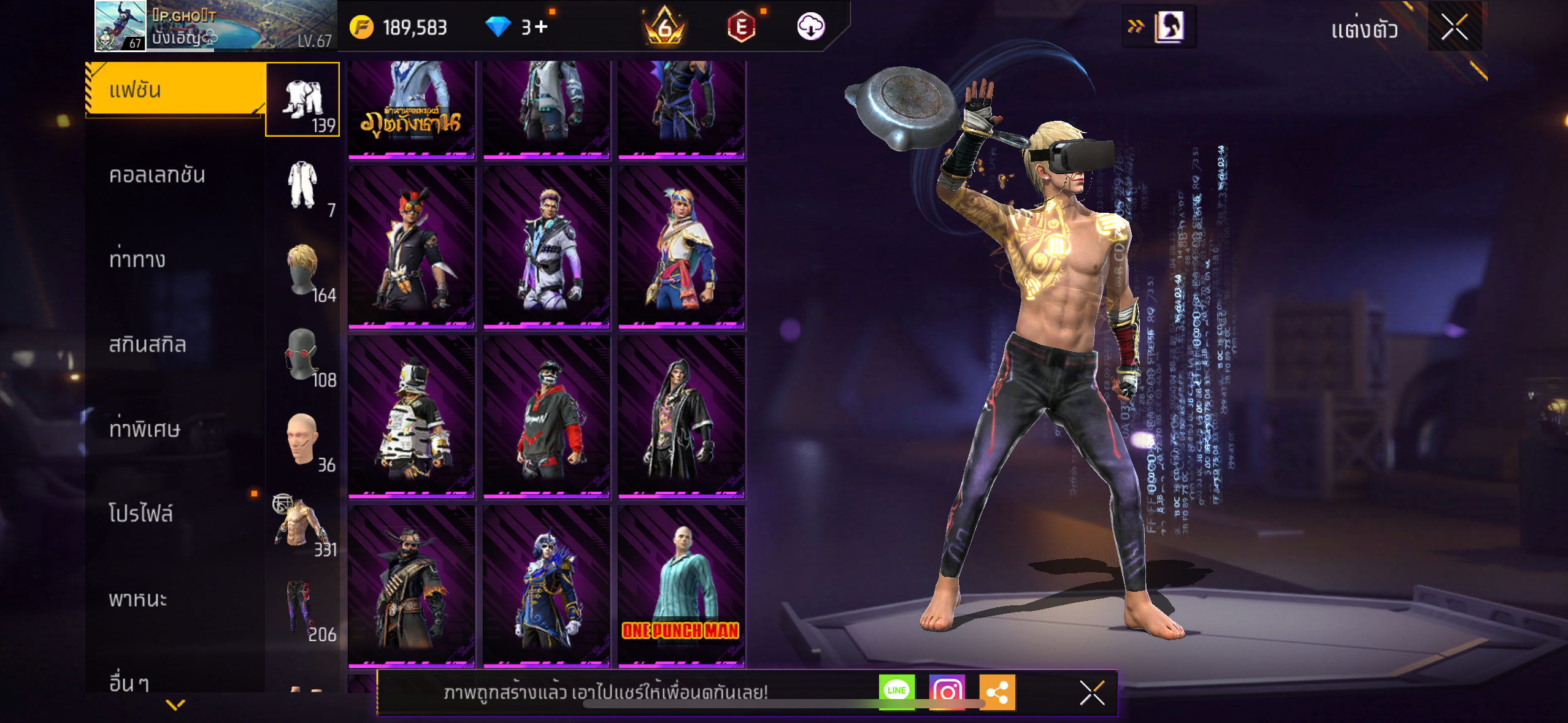
Task: Close the แต่งตัว wardrobe screen
Action: 1454,27
